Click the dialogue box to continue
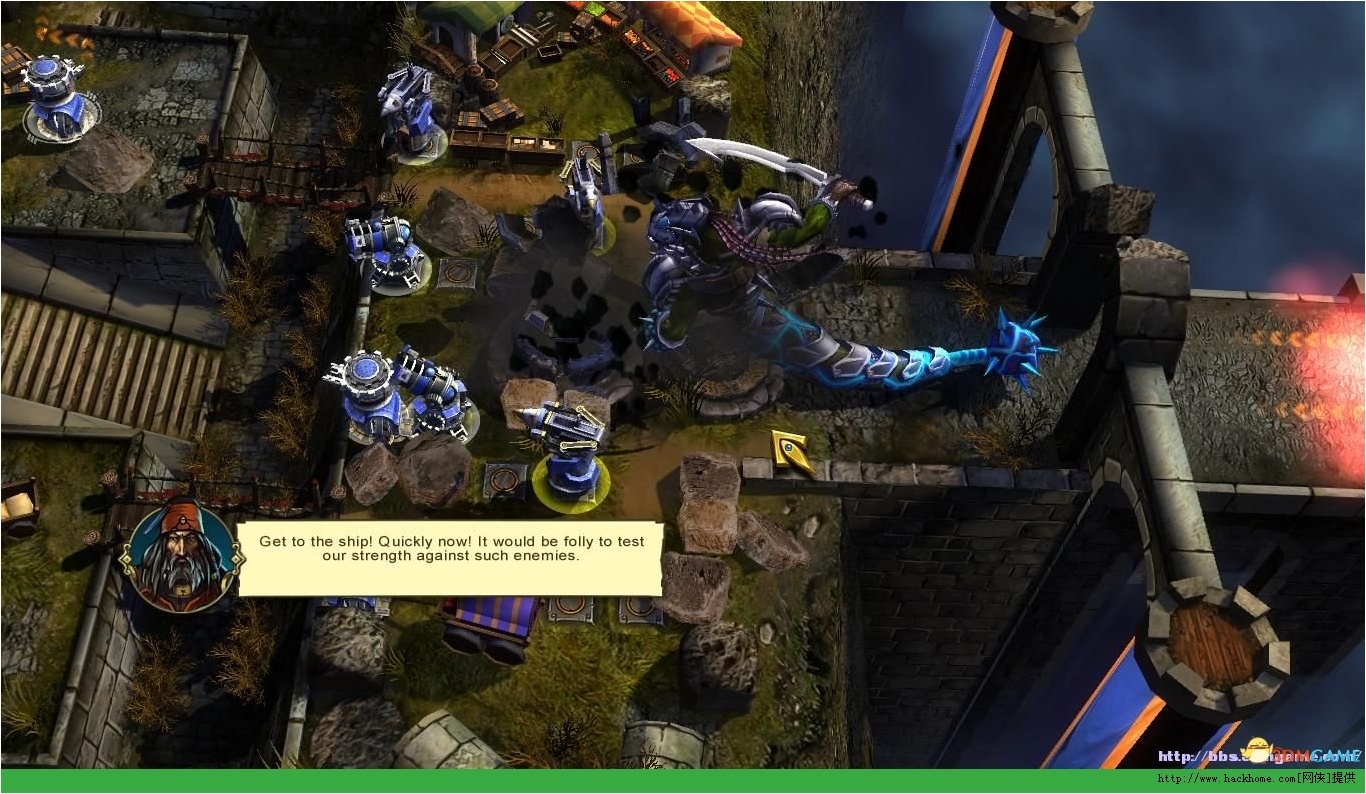Viewport: 1366px width, 794px height. tap(450, 558)
